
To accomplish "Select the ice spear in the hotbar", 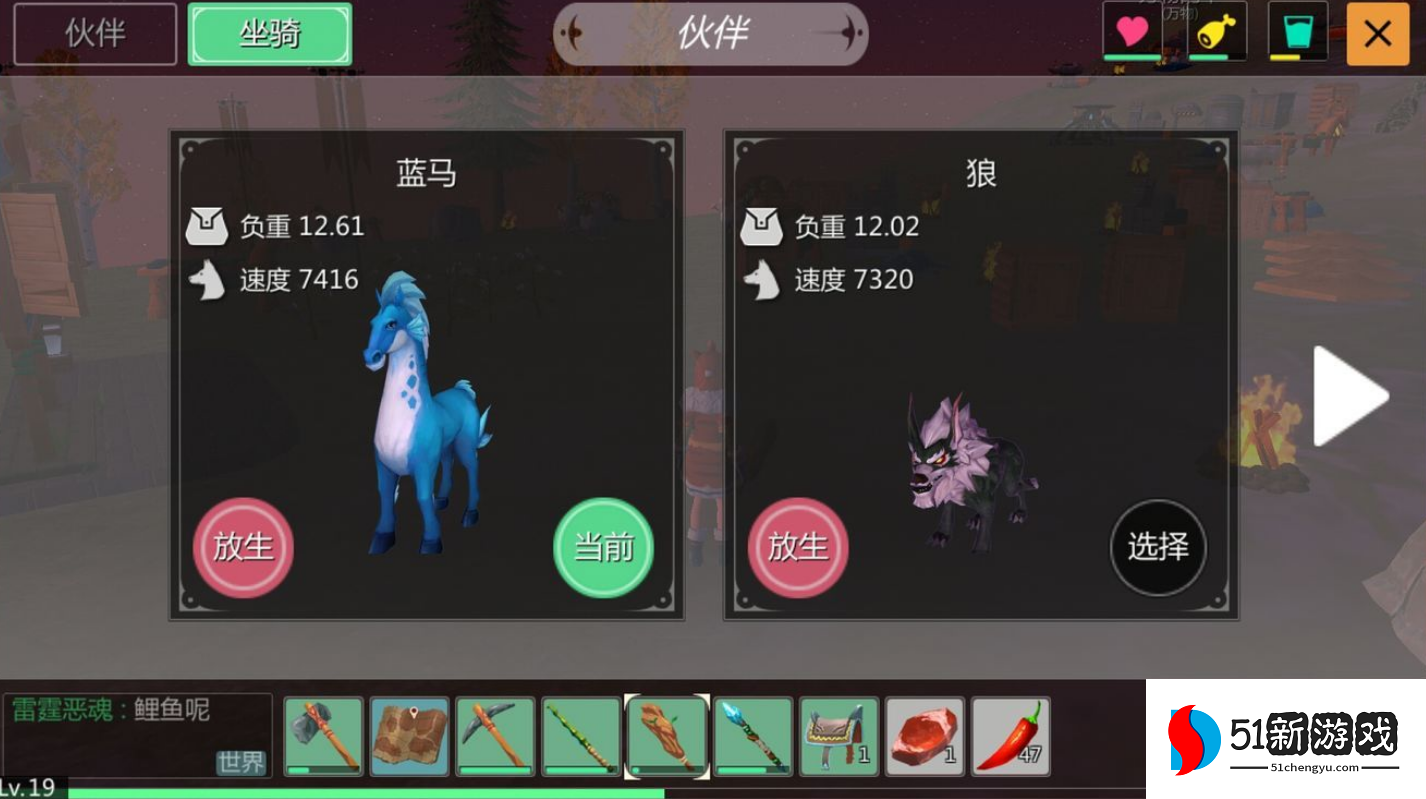I will pyautogui.click(x=753, y=737).
